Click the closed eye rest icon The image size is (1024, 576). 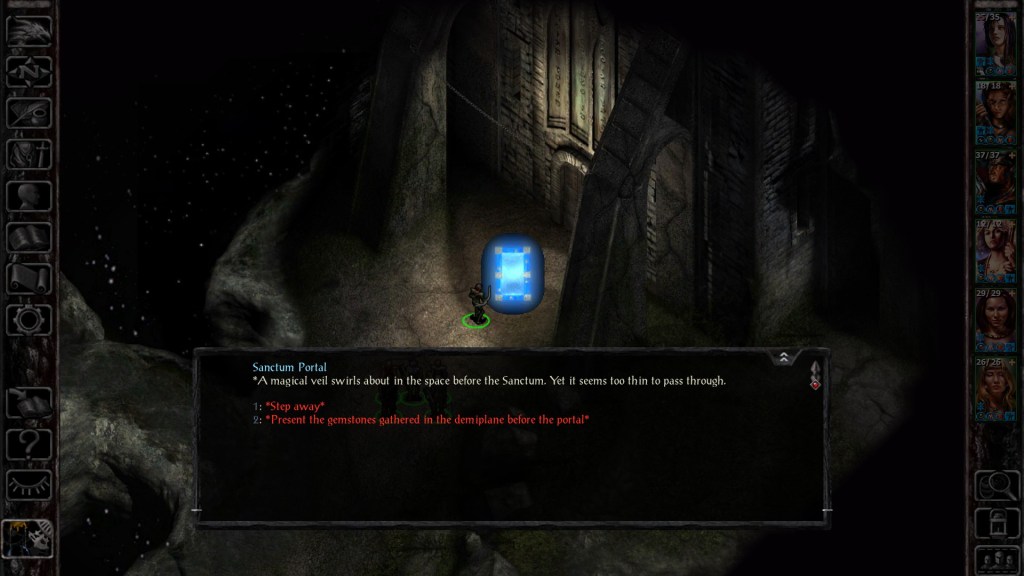pyautogui.click(x=29, y=485)
